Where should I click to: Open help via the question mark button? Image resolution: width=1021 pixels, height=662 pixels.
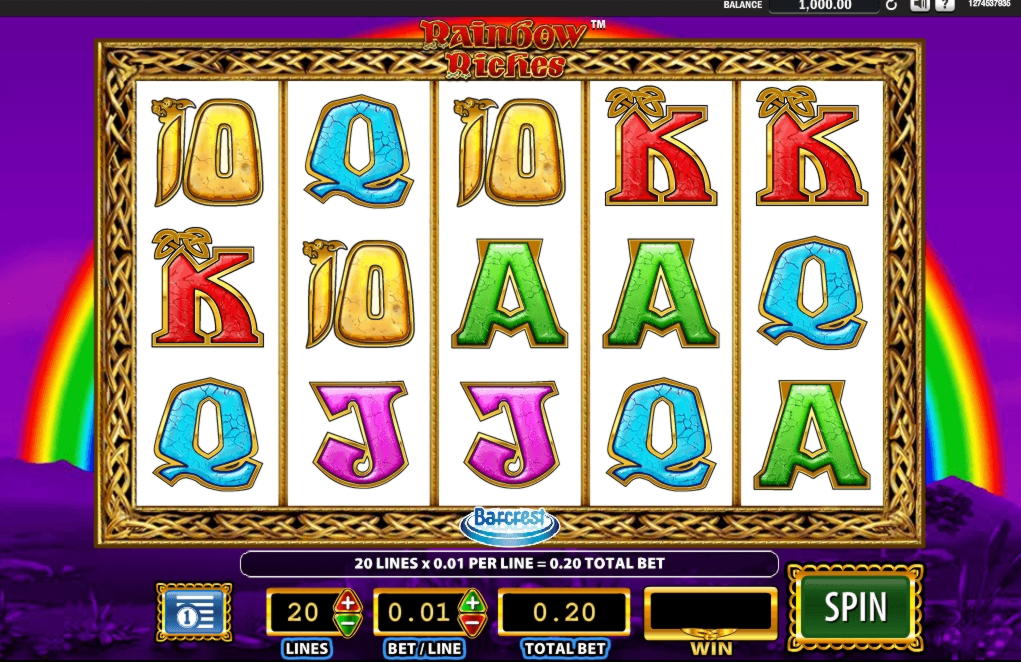coord(945,6)
